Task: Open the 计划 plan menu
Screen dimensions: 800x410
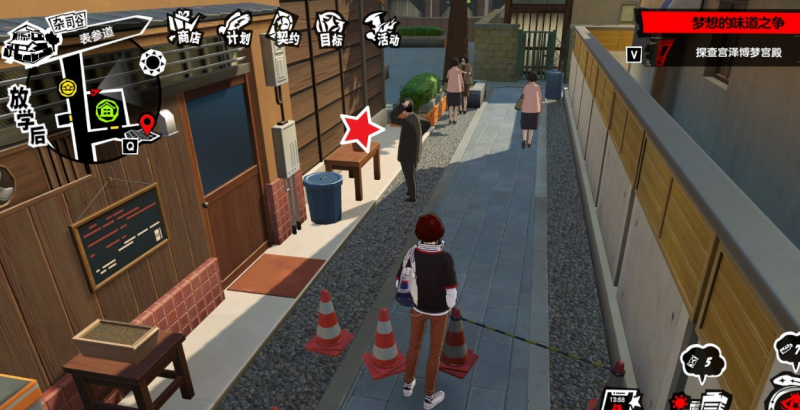Action: 236,29
